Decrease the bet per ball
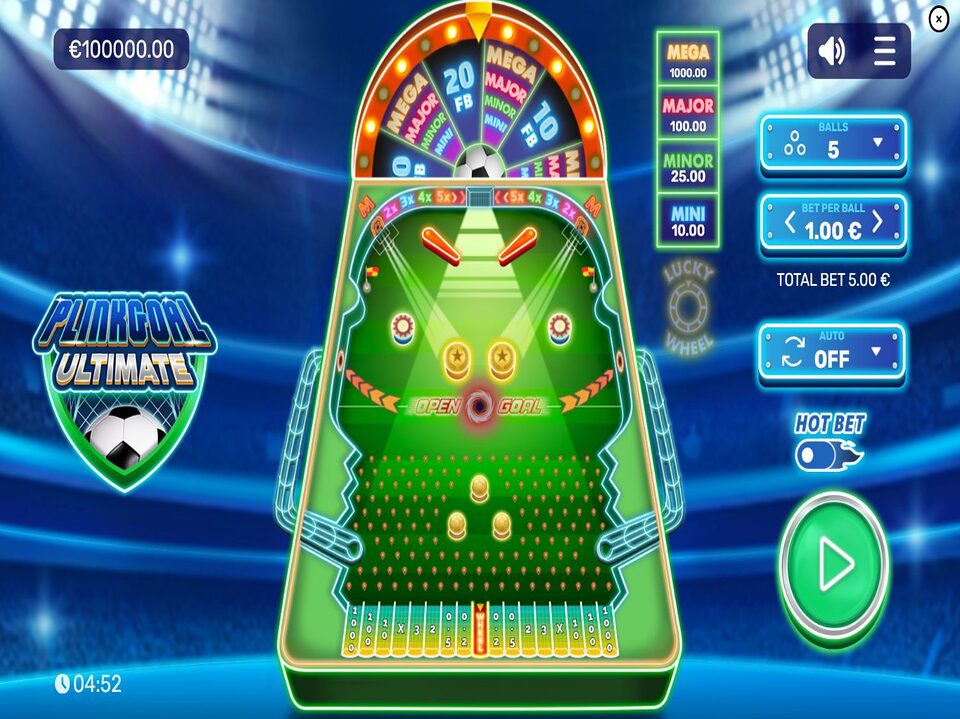 790,222
